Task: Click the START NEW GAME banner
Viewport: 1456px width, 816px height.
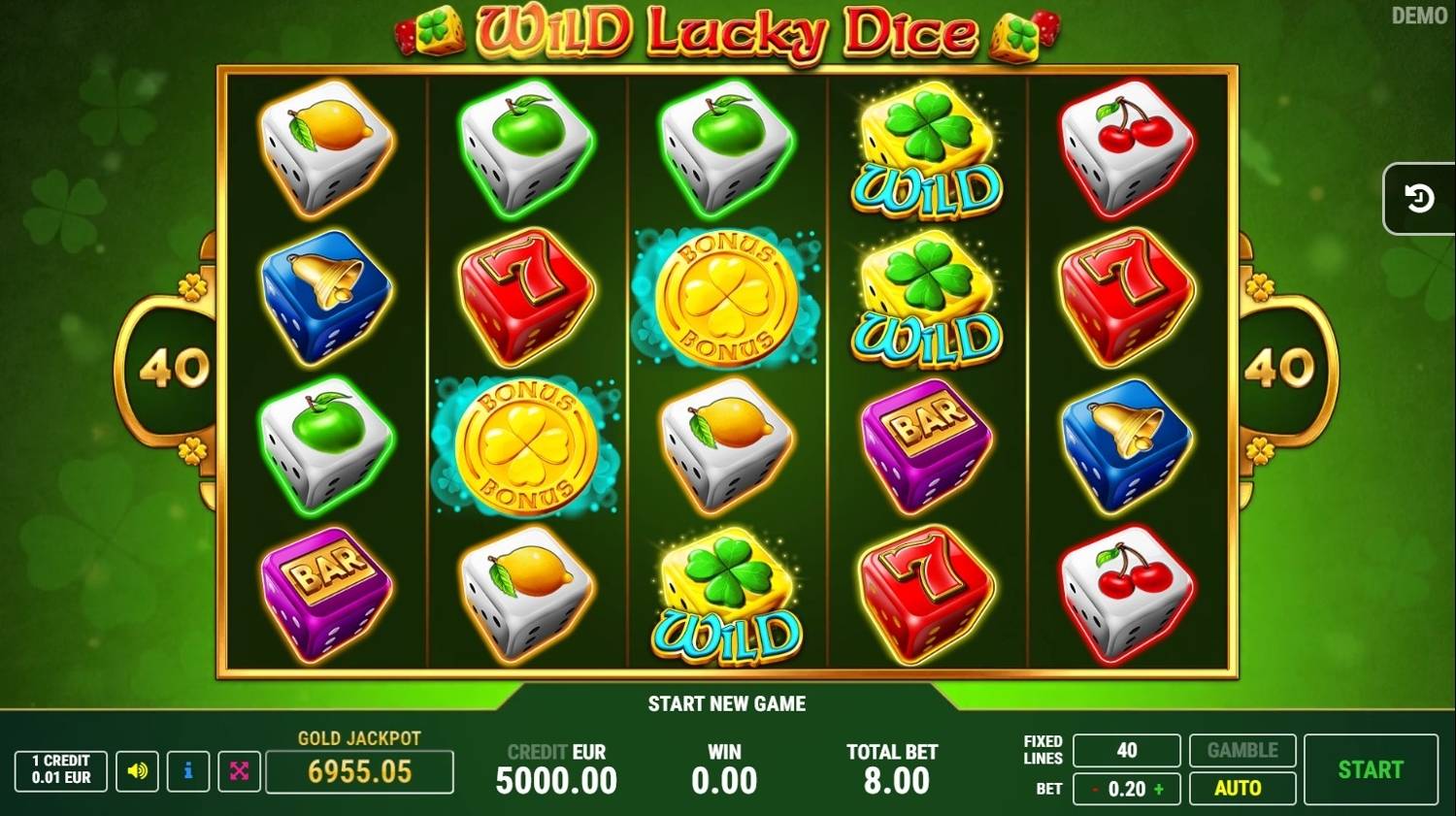Action: tap(727, 703)
